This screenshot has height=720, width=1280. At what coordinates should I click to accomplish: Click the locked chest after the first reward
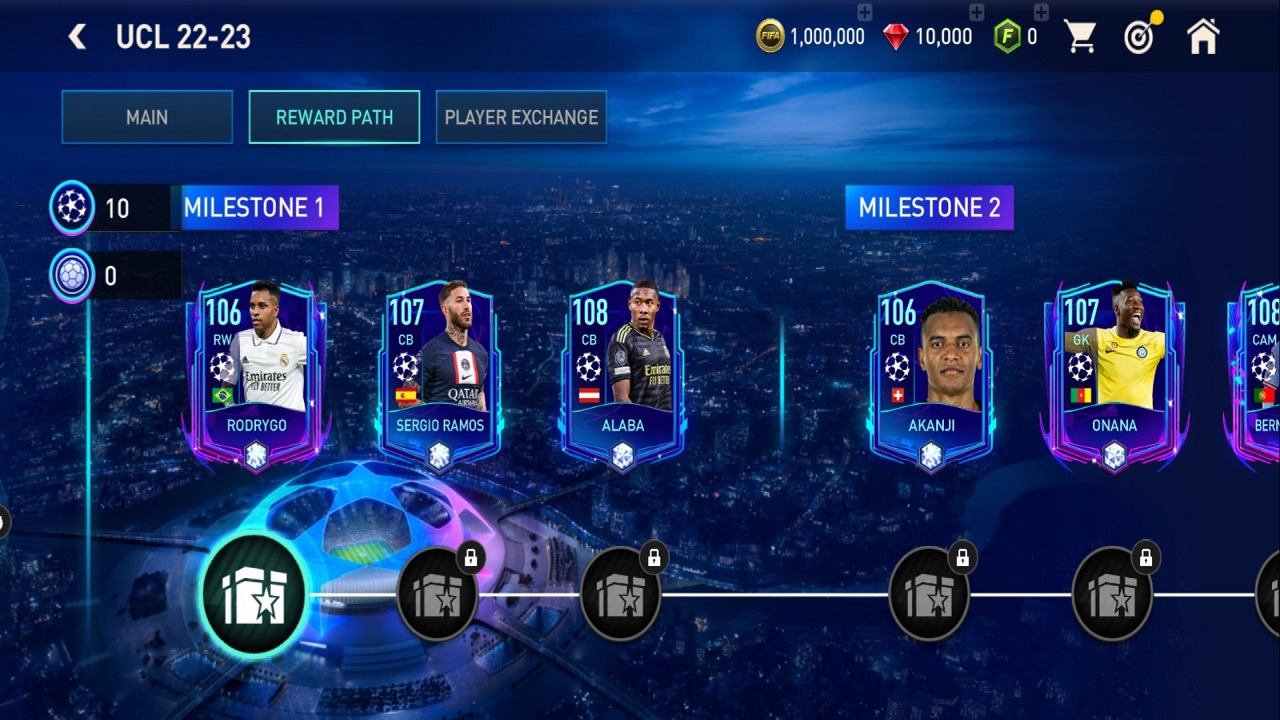(x=438, y=596)
